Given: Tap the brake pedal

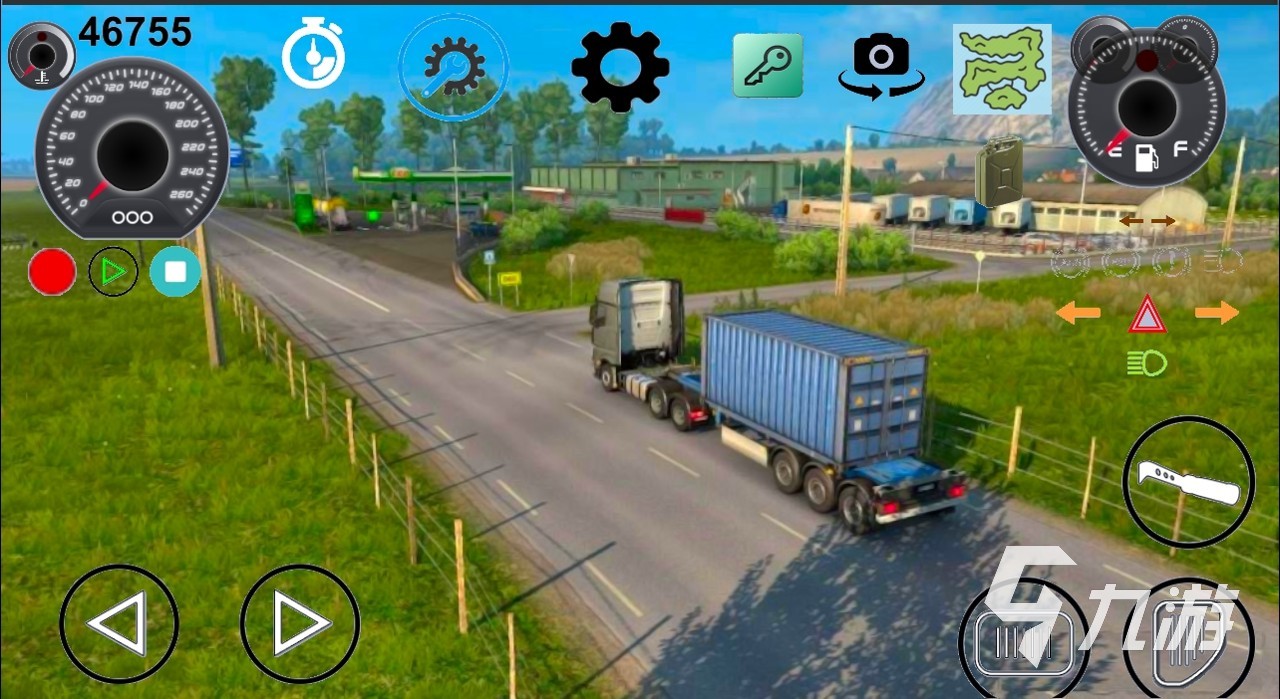Looking at the screenshot, I should [x=1024, y=638].
